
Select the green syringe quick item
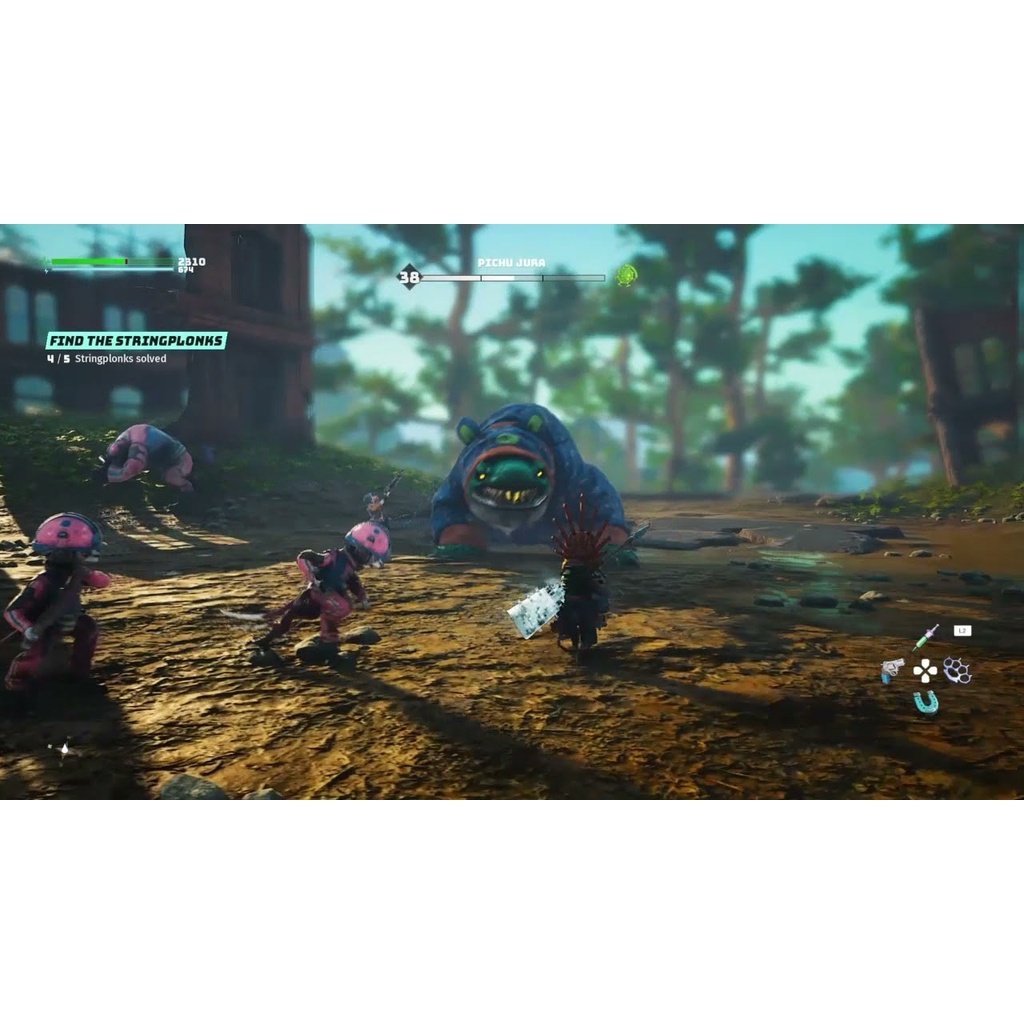click(925, 638)
